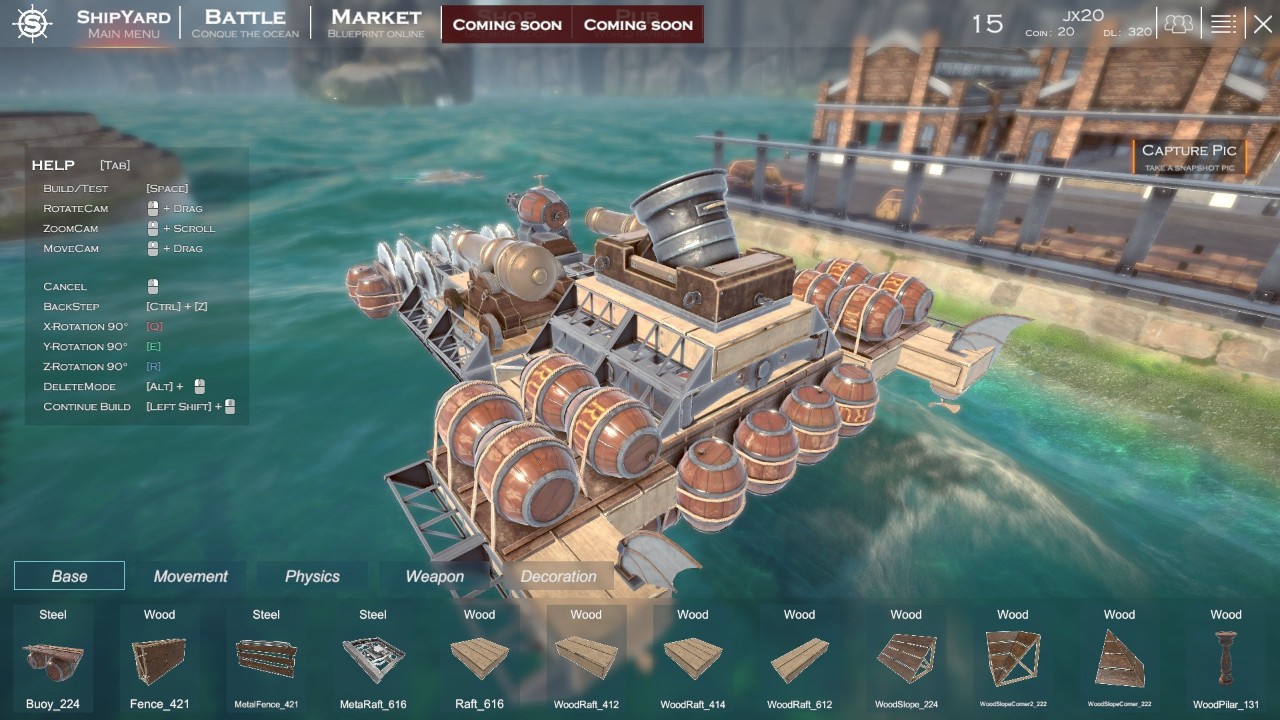Screen dimensions: 1280x720
Task: Show the Weapon parts tab
Action: tap(434, 576)
